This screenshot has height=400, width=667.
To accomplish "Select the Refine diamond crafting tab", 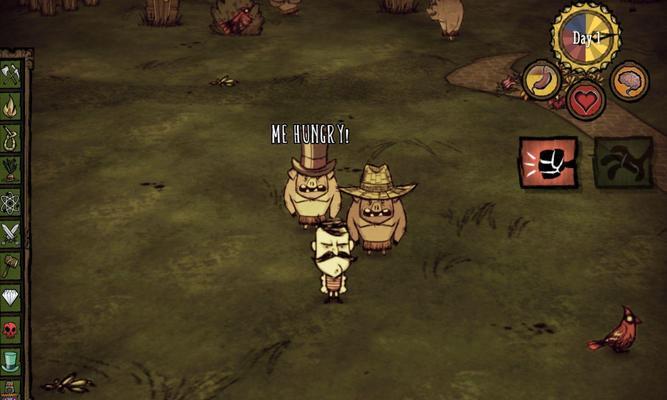I will [x=11, y=297].
